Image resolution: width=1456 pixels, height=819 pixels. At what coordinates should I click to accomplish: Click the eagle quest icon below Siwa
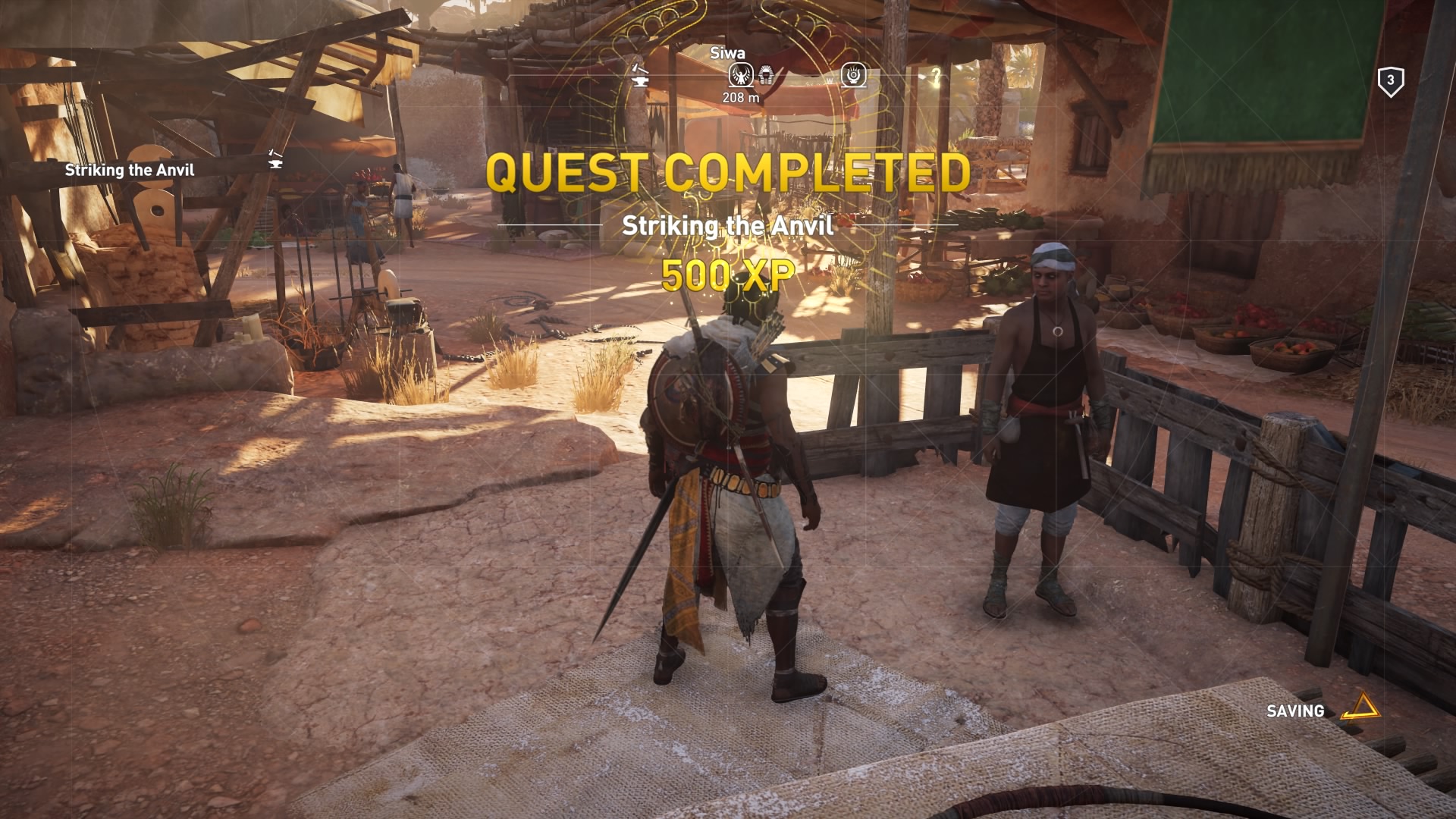click(x=741, y=74)
